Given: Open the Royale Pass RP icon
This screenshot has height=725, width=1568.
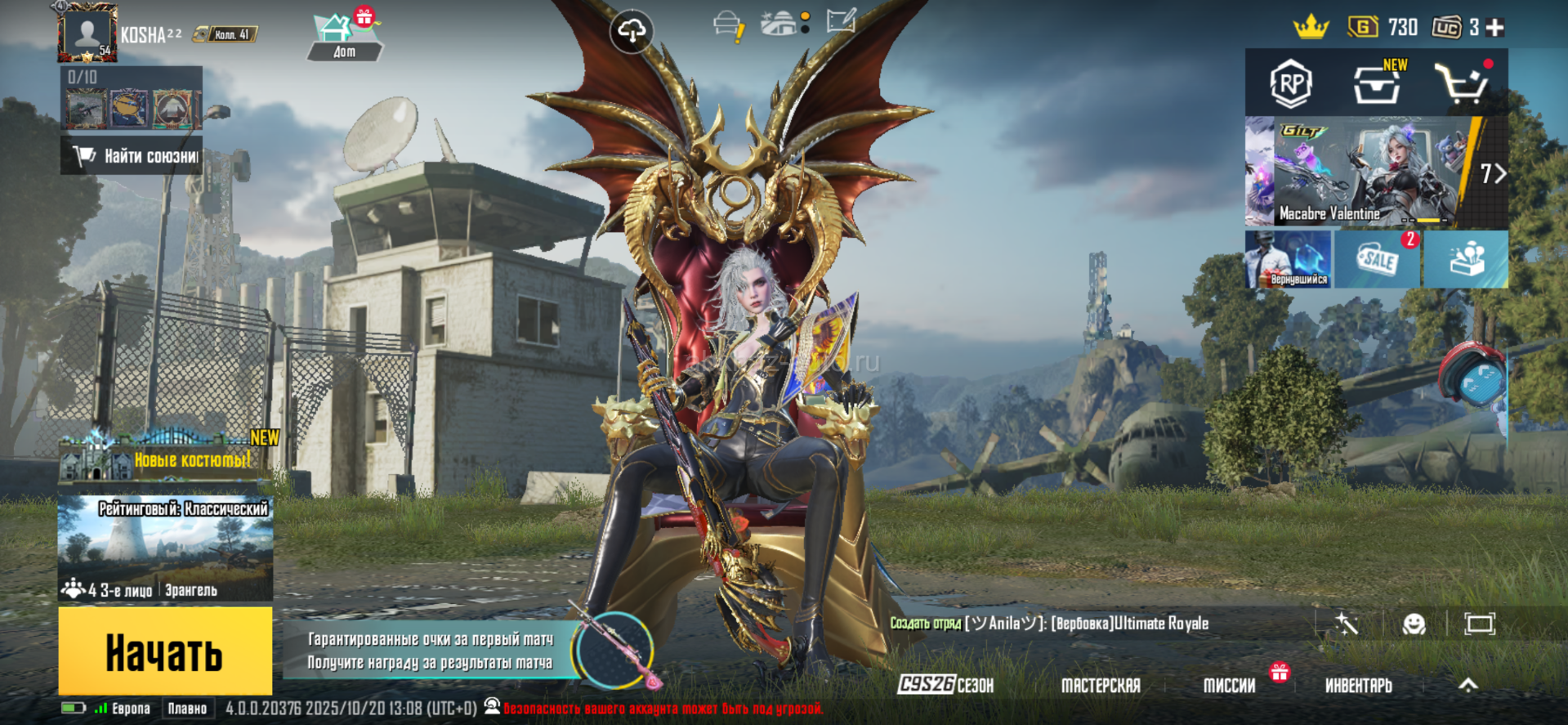Looking at the screenshot, I should point(1290,83).
